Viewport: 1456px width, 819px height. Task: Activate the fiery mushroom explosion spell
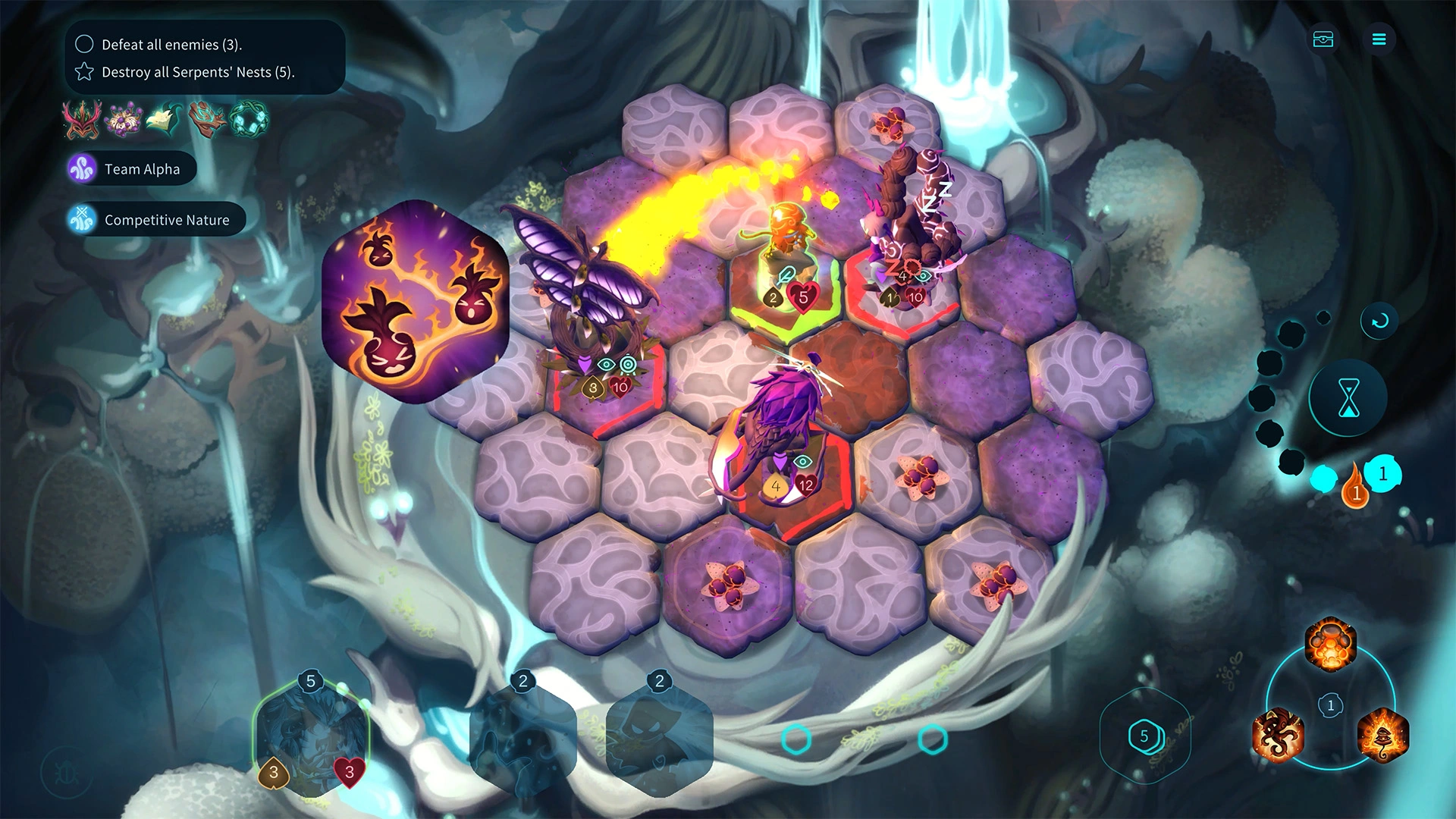pos(1330,645)
